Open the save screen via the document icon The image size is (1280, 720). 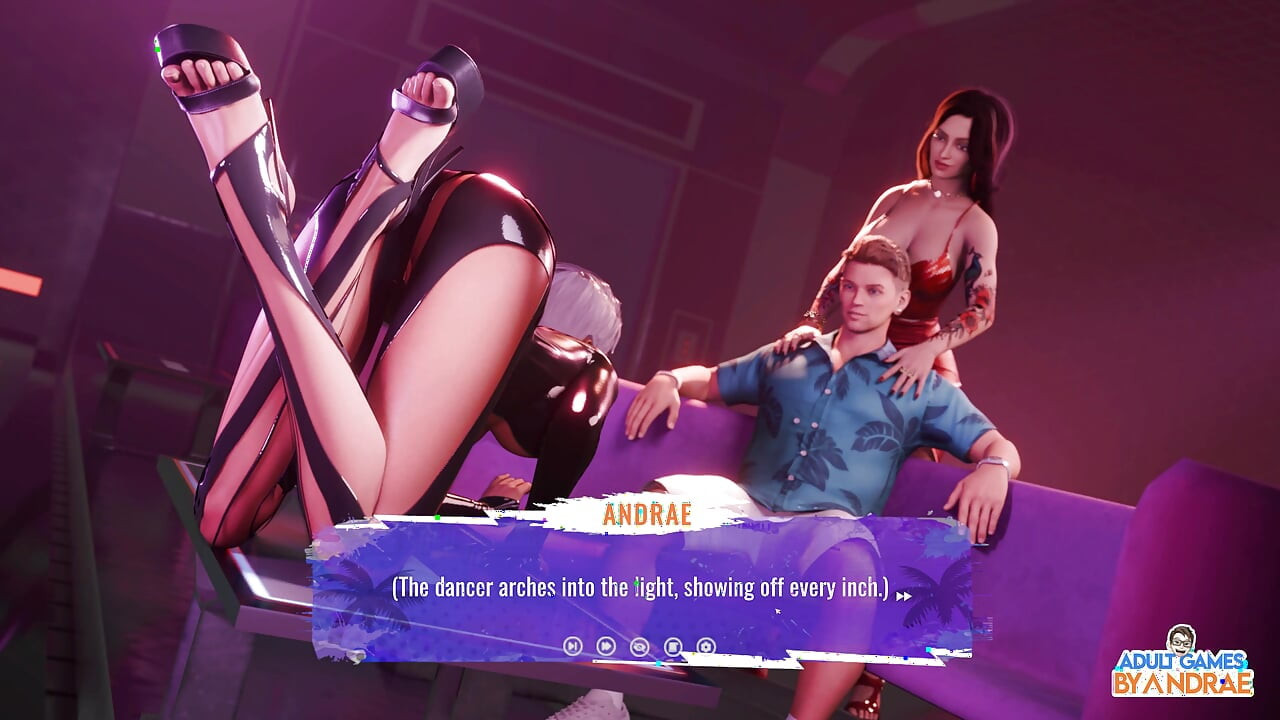(673, 646)
